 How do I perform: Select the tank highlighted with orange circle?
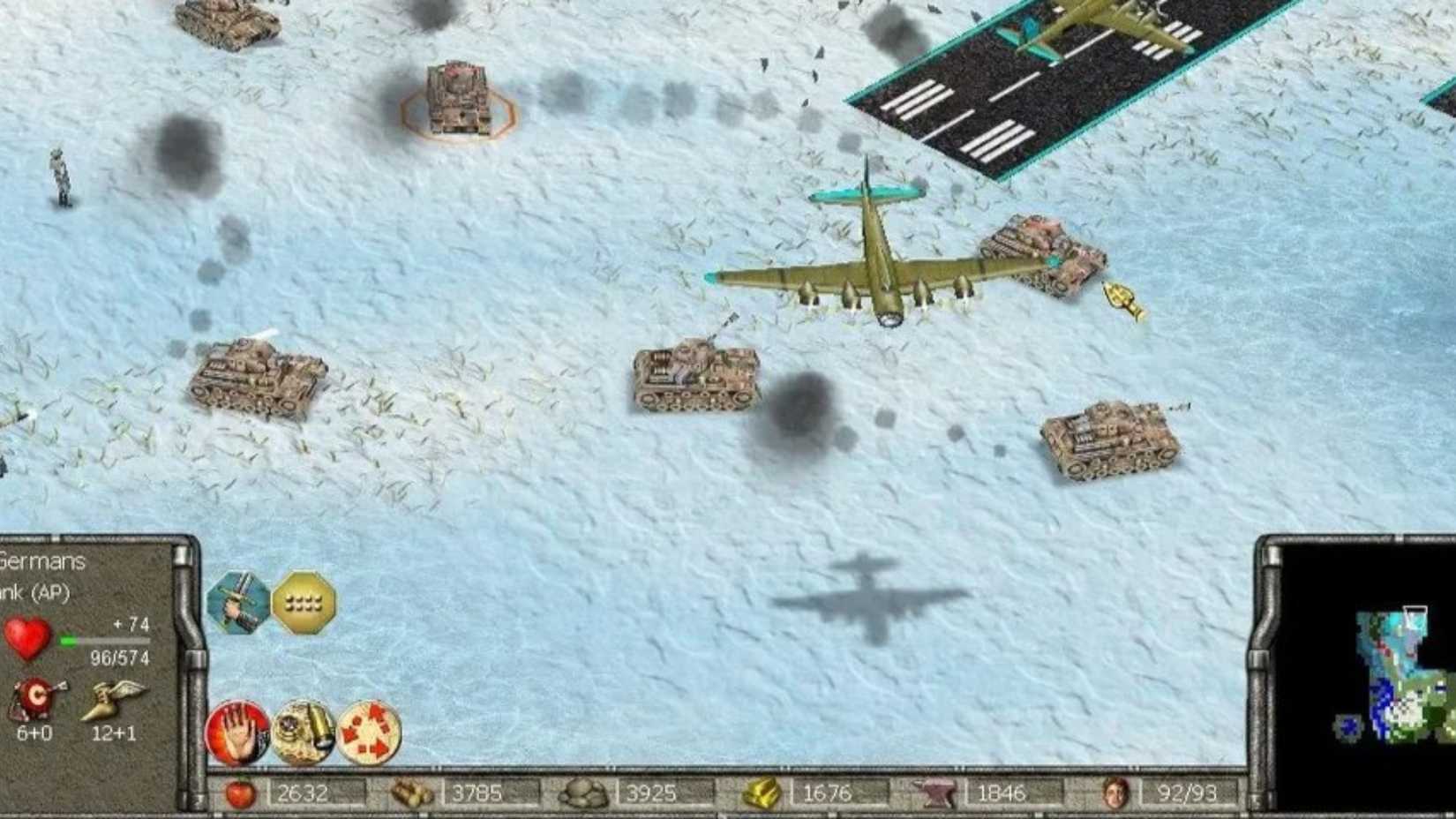459,100
